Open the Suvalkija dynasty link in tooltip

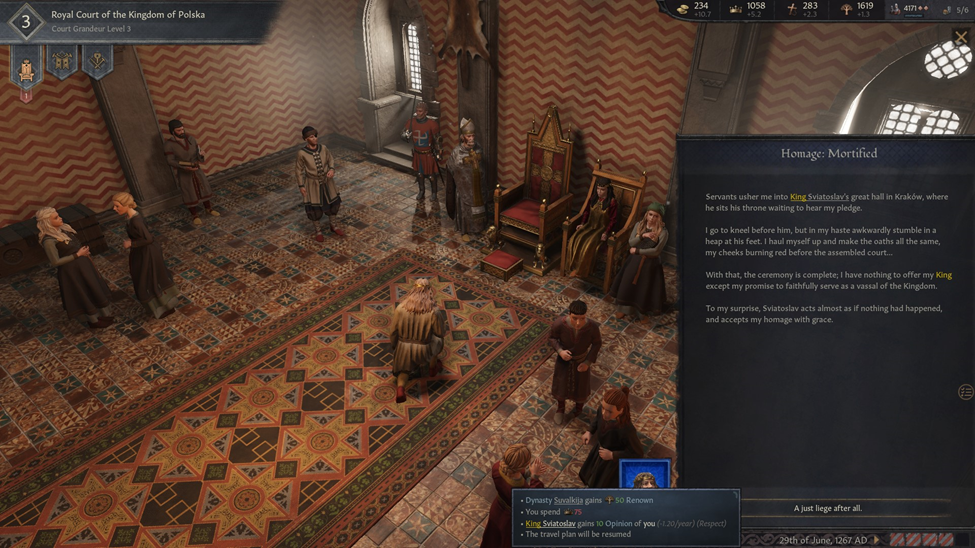(x=568, y=500)
